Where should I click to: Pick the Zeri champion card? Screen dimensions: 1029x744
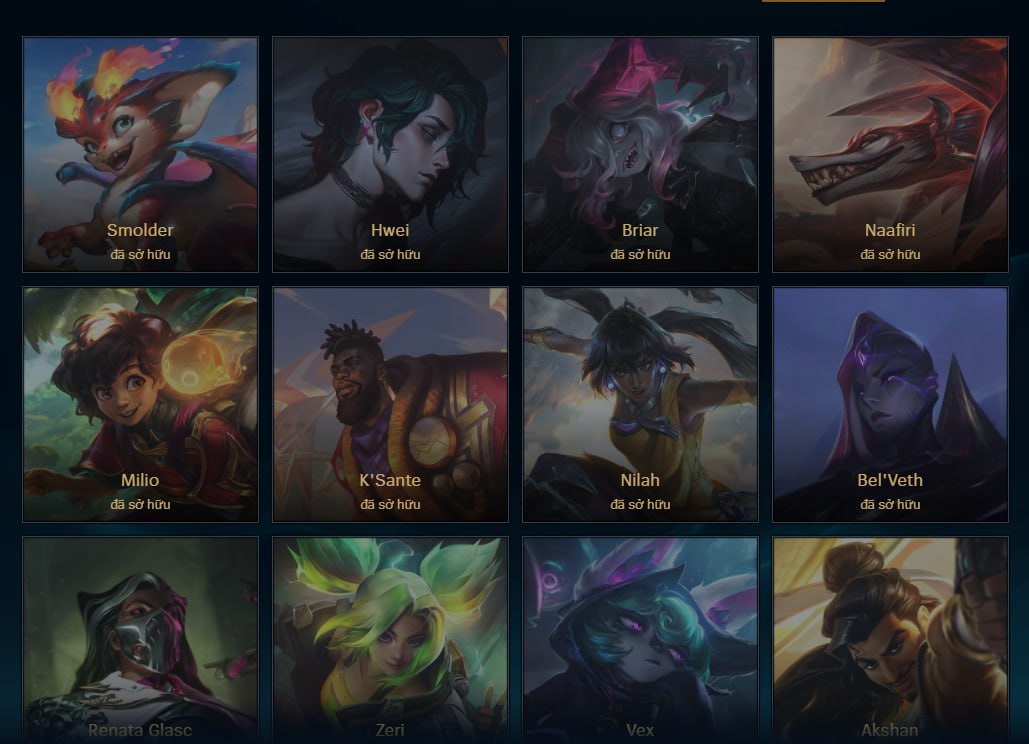[x=390, y=640]
